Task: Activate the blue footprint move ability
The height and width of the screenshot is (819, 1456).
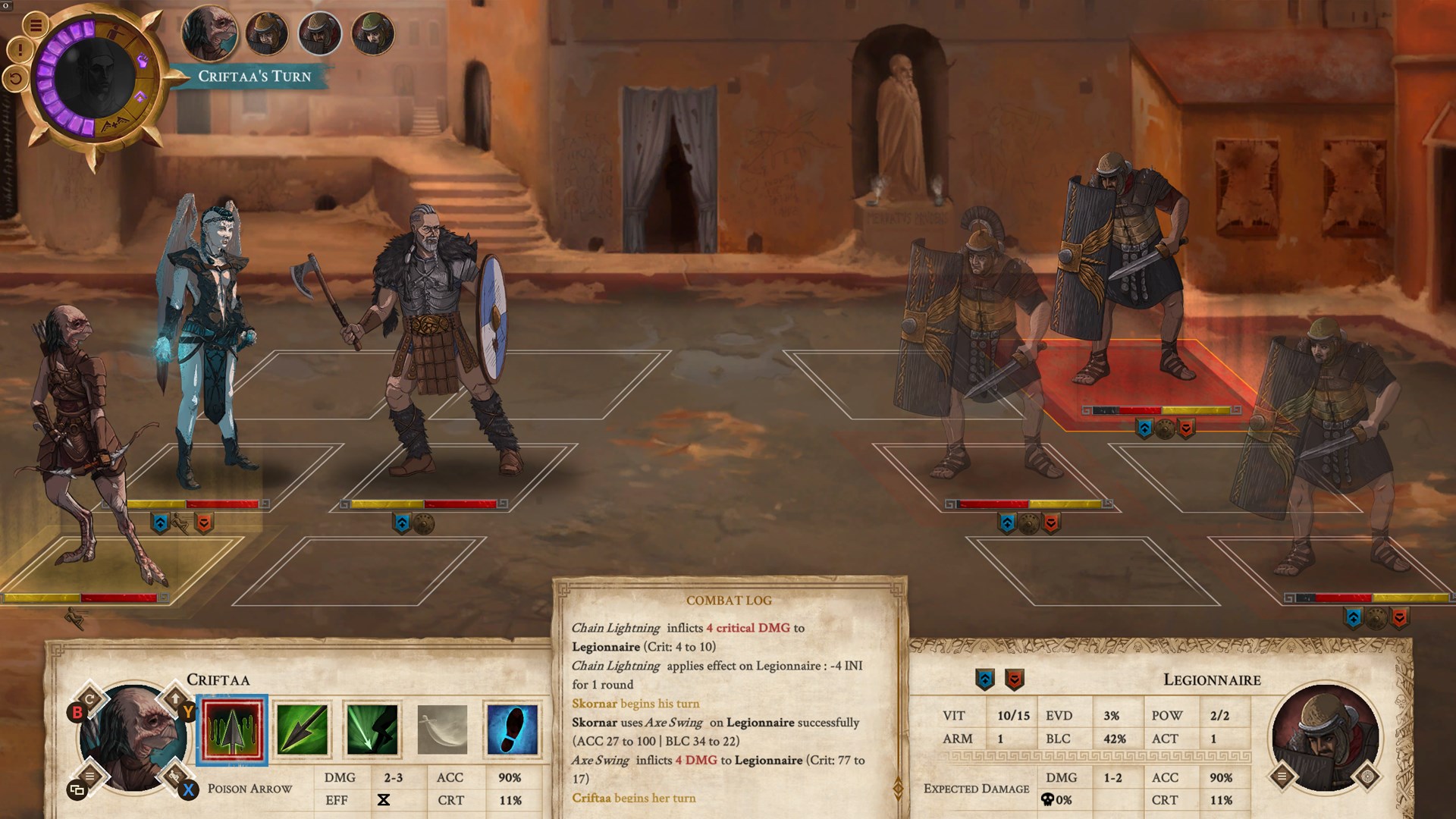Action: tap(512, 730)
